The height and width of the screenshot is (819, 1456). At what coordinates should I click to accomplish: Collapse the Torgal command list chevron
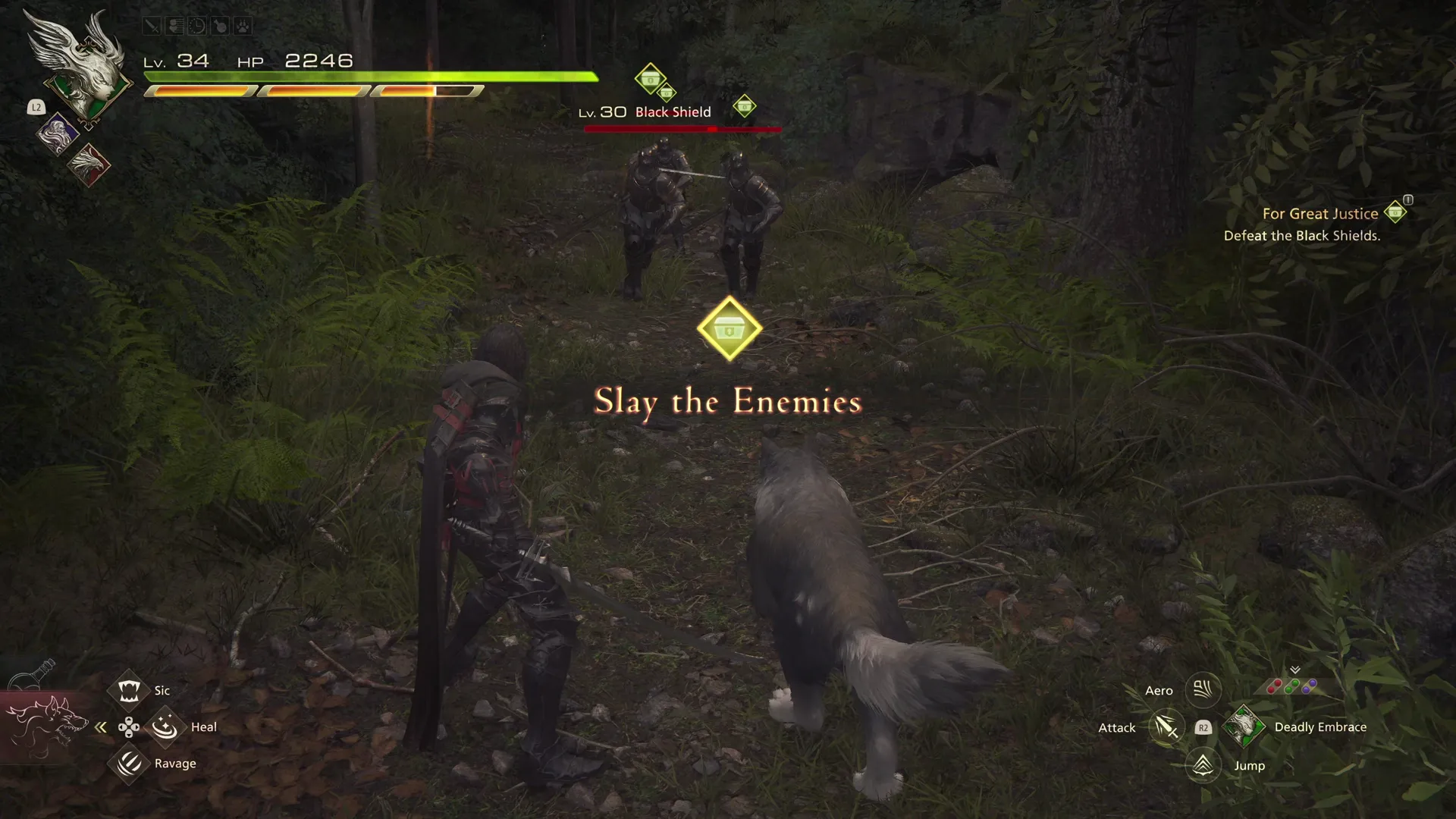tap(101, 726)
